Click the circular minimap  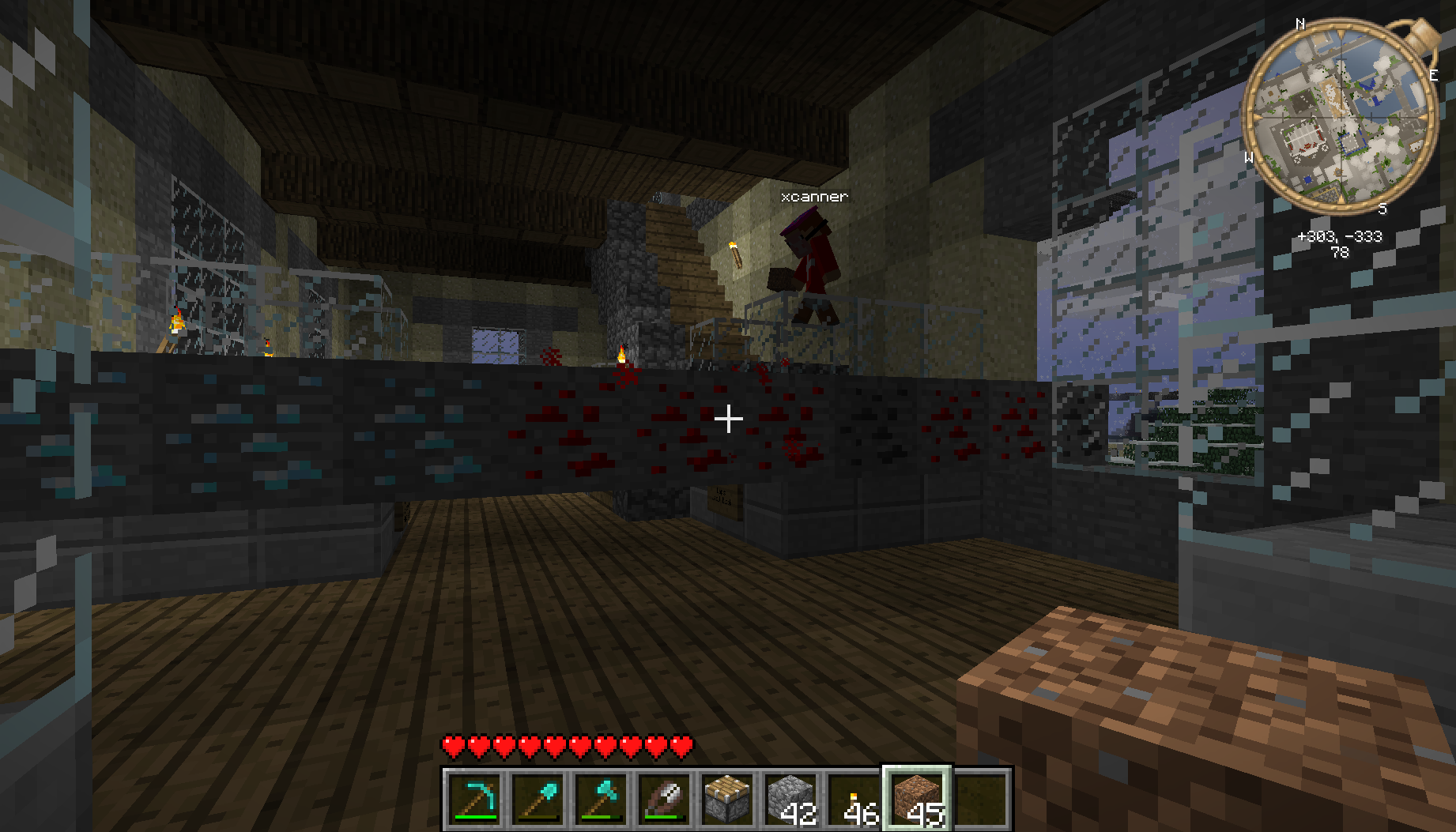[x=1340, y=117]
